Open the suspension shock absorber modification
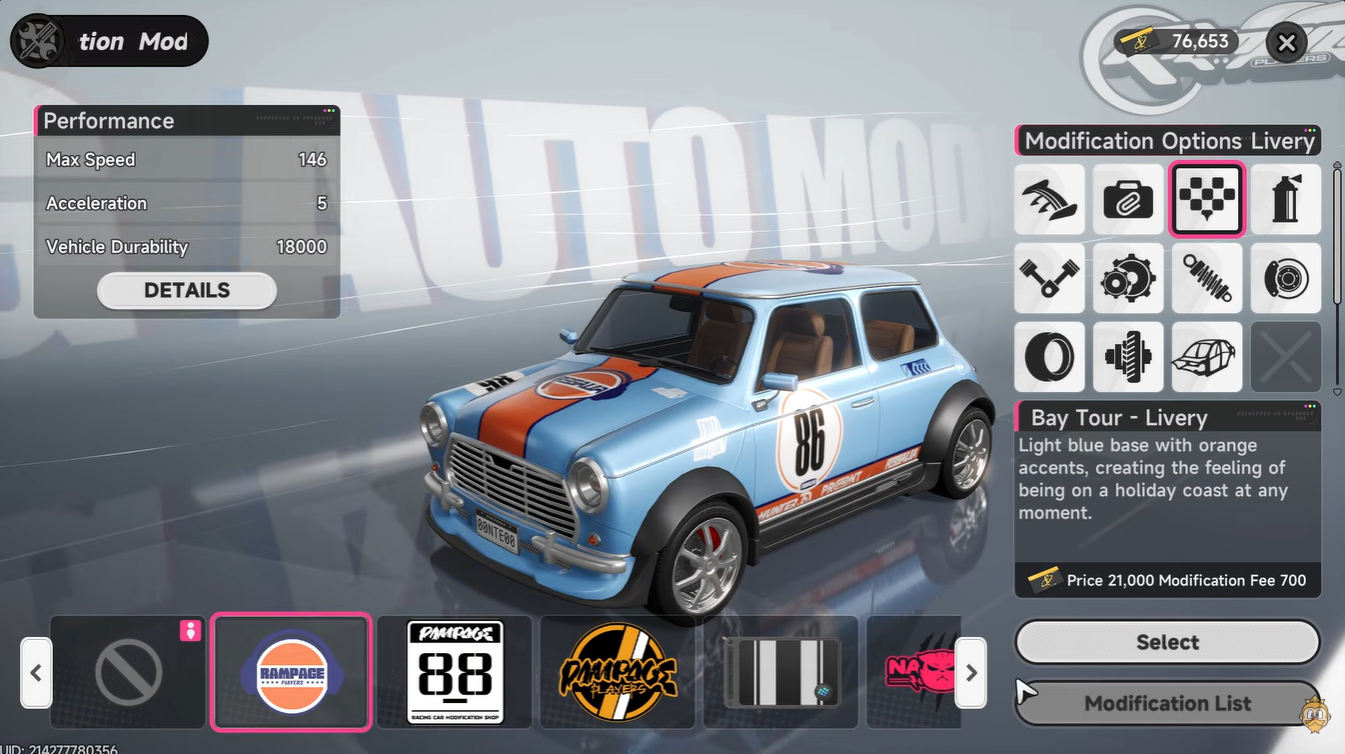 [1207, 278]
